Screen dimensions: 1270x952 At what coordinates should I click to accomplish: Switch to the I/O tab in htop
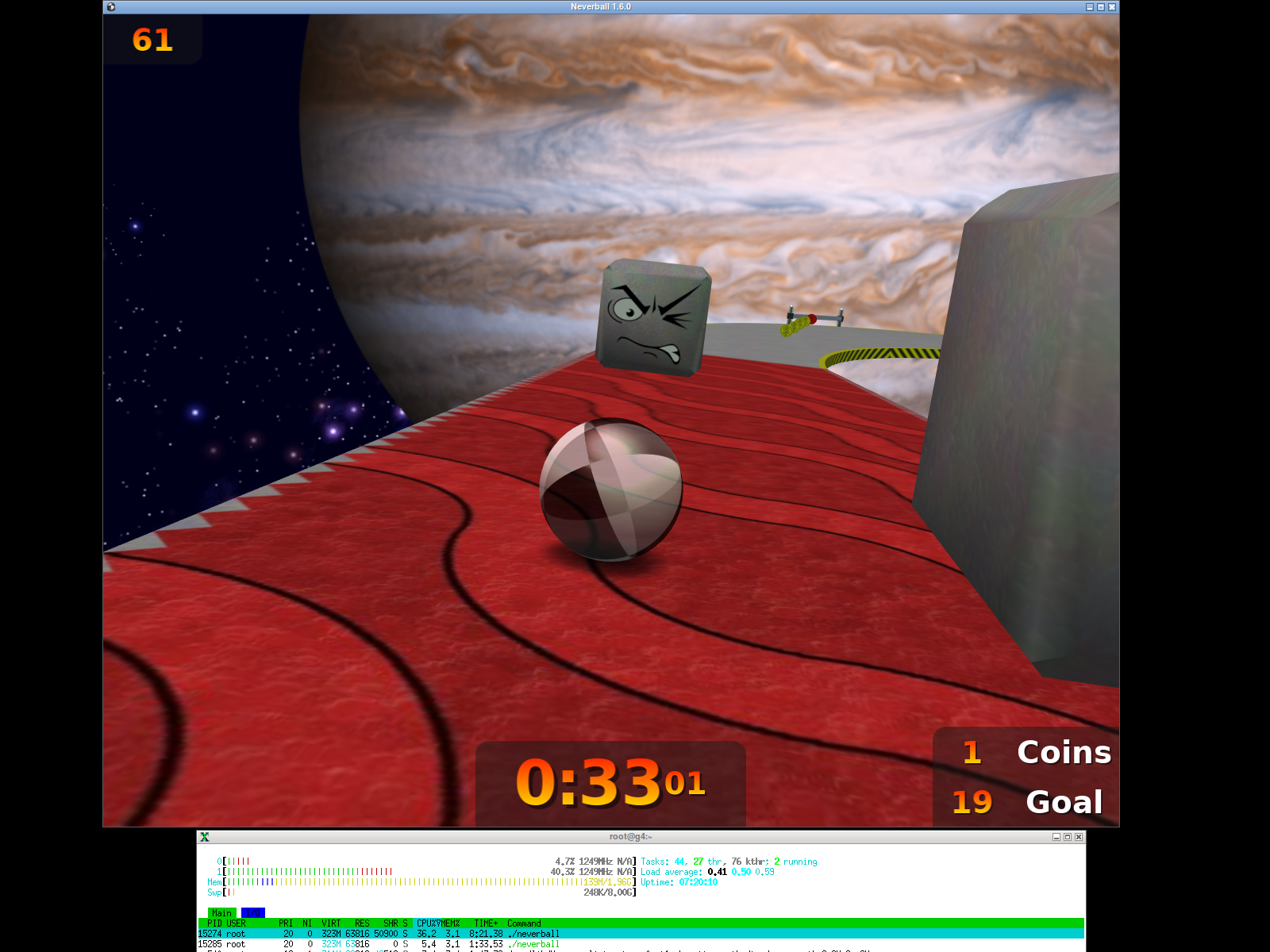(x=252, y=912)
